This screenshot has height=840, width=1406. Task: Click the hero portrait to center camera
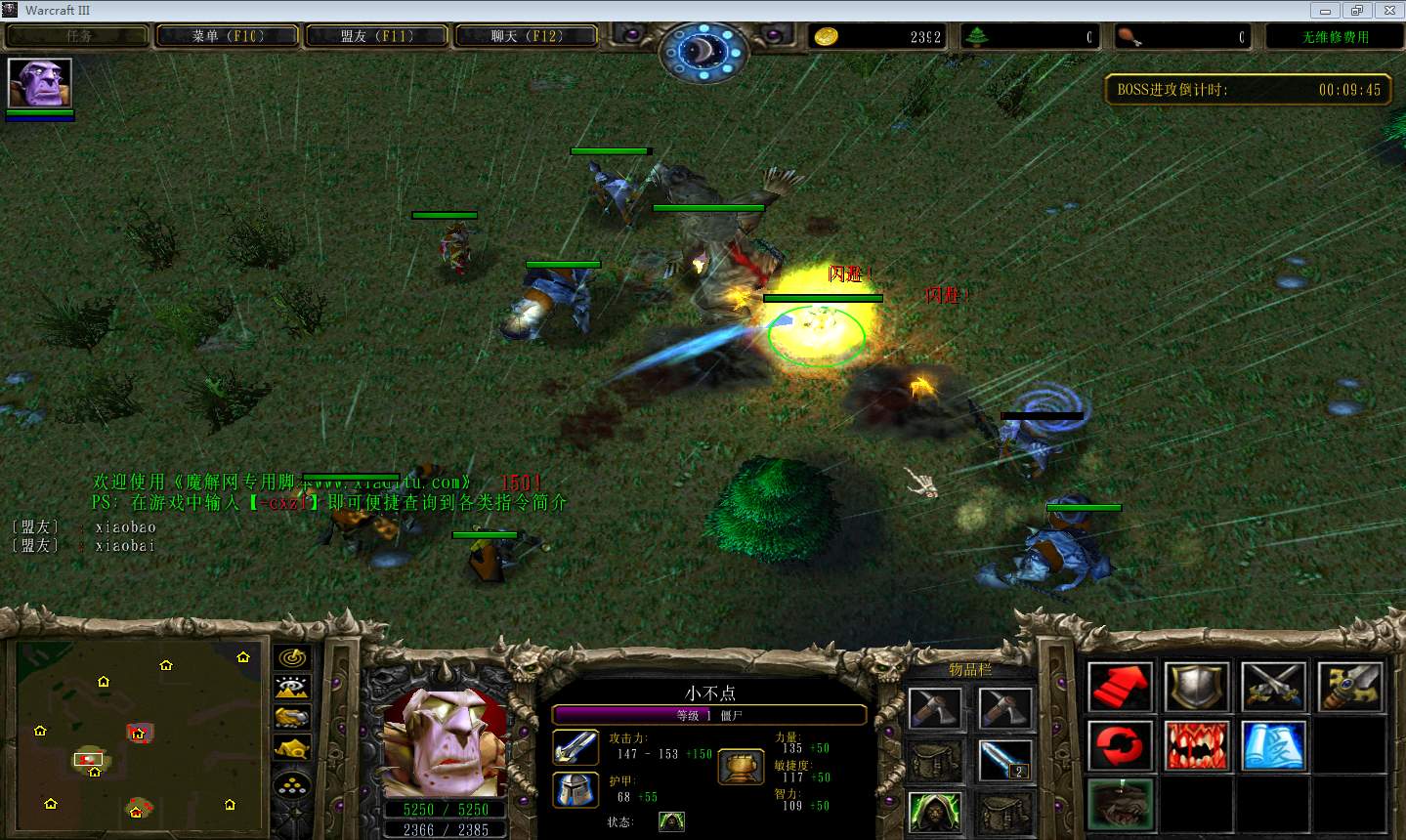(446, 742)
